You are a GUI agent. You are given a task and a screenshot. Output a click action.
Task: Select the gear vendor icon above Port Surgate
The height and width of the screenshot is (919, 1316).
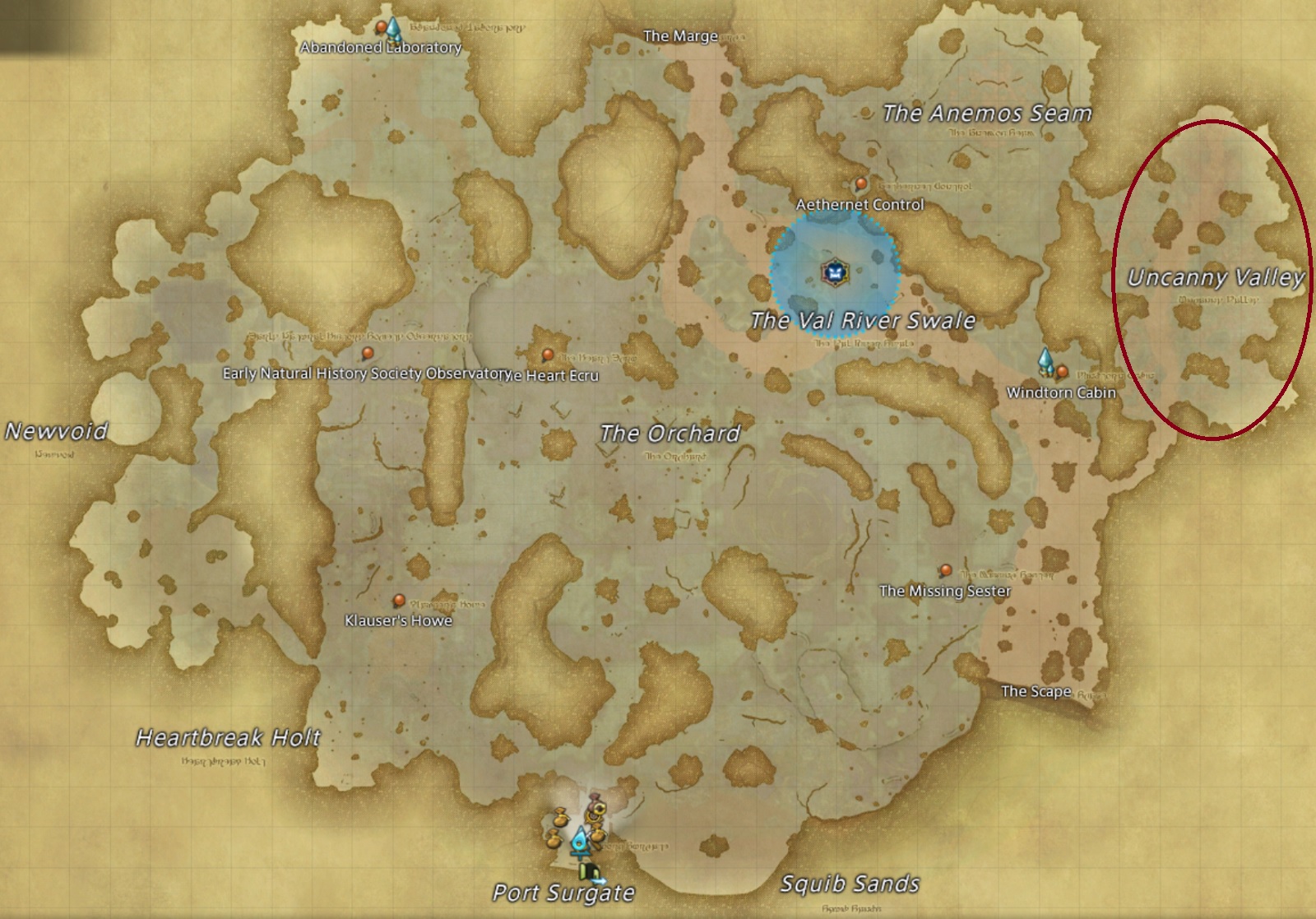pyautogui.click(x=596, y=810)
